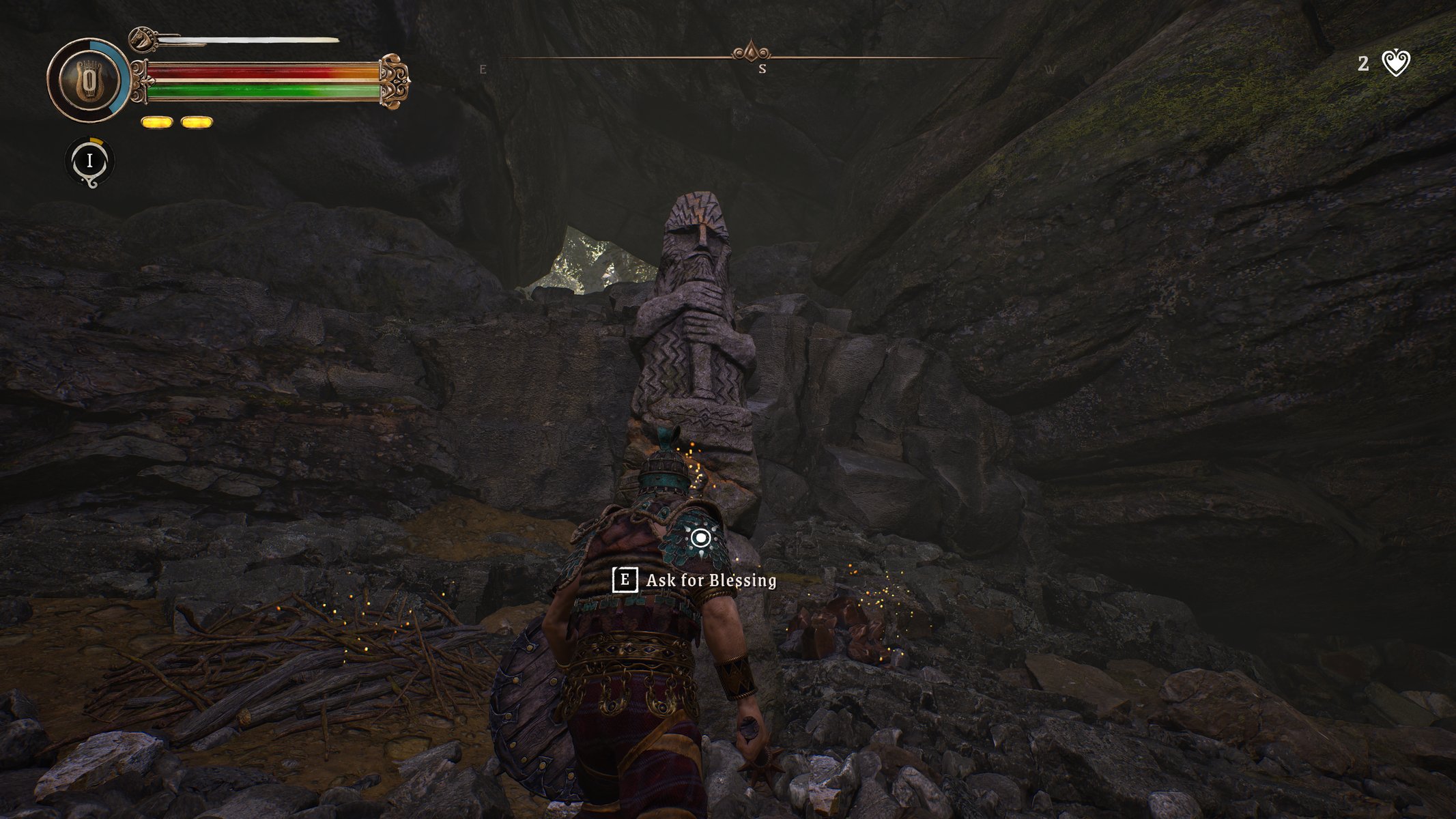Click the round medallion emblem showing 0
The image size is (1456, 819).
pos(88,81)
